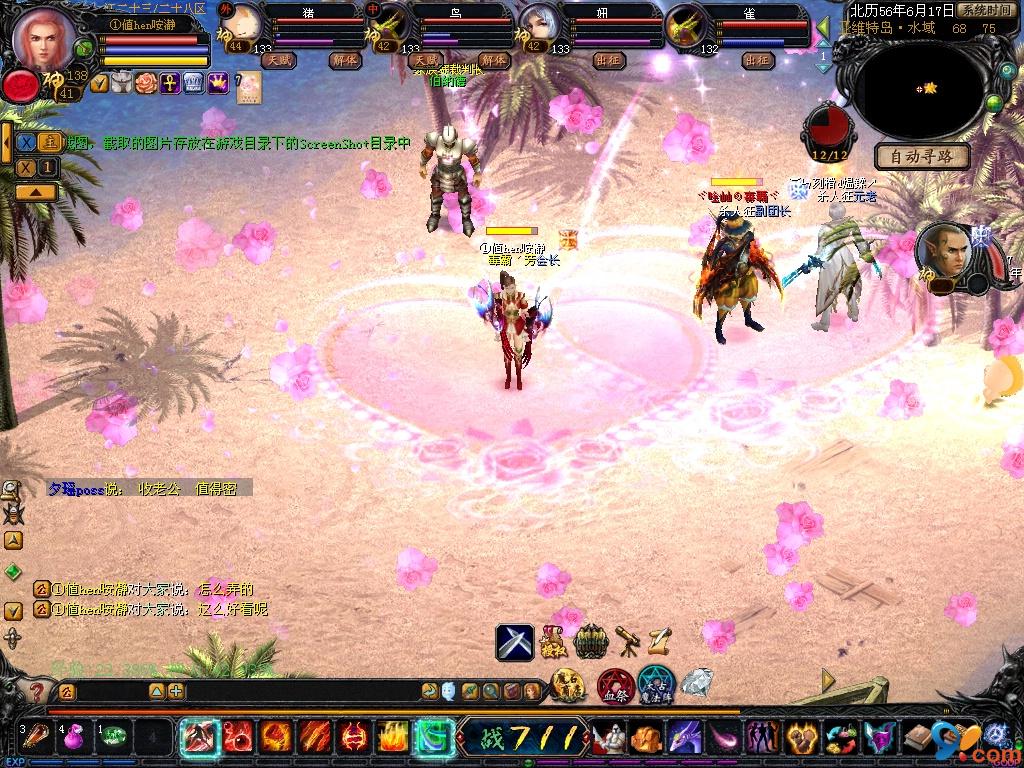The width and height of the screenshot is (1024, 768).
Task: Open the red question mark help button
Action: (37, 691)
